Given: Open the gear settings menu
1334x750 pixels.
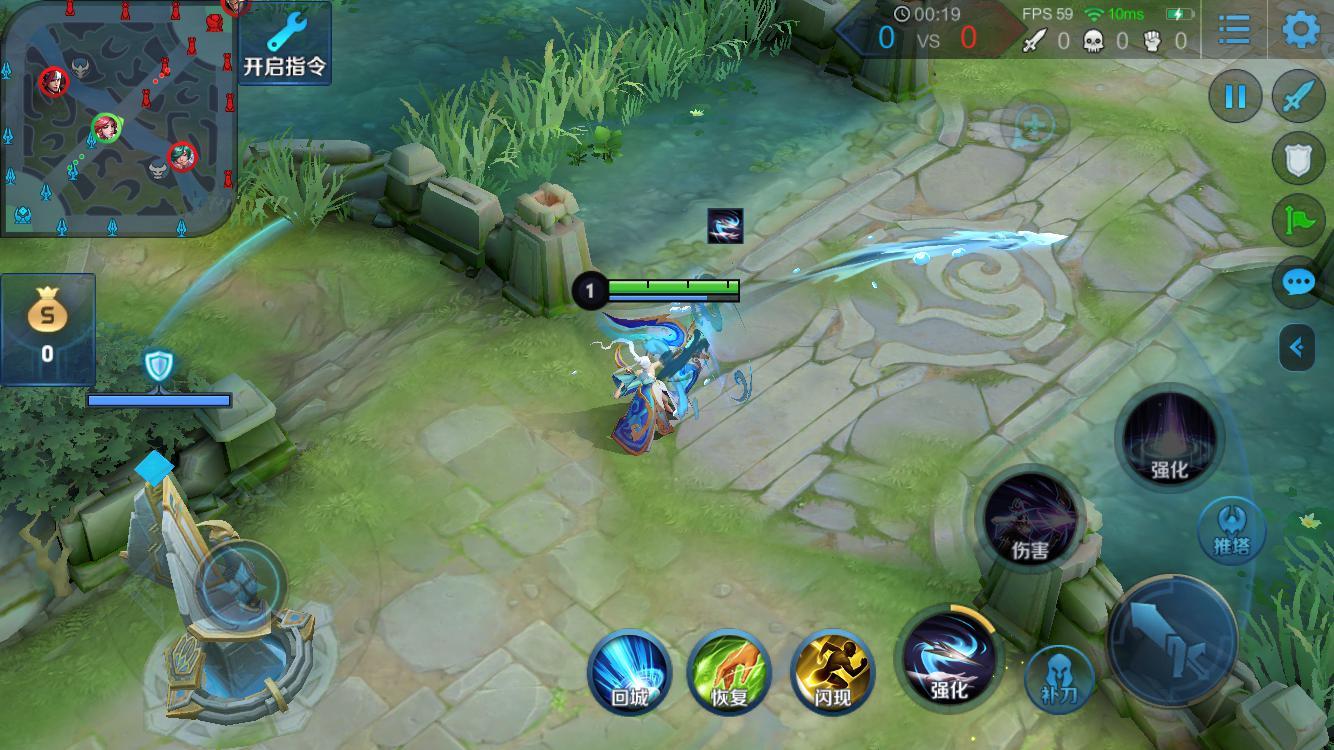Looking at the screenshot, I should [x=1300, y=29].
